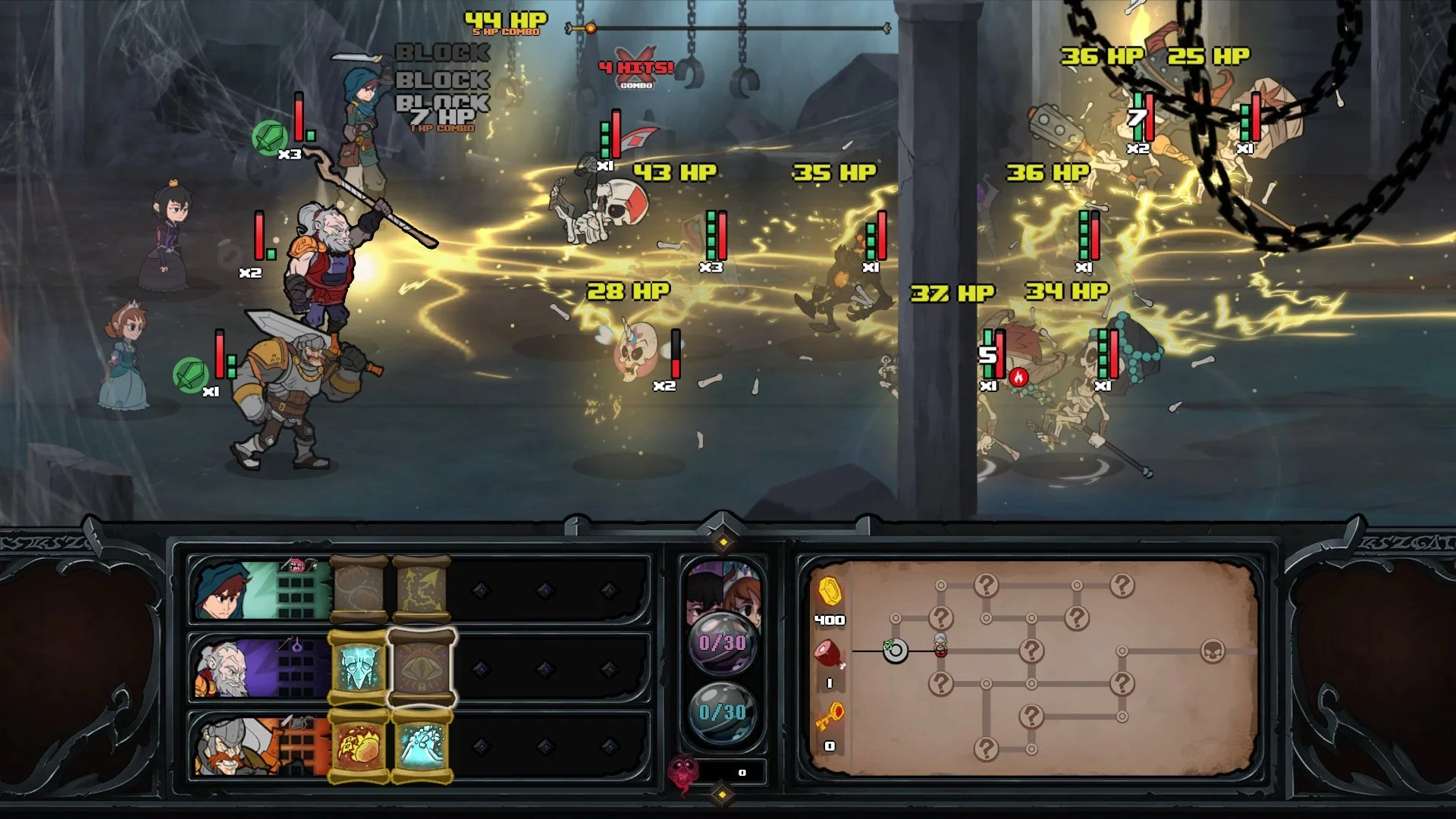
Task: Click the meat resource icon
Action: 827,653
